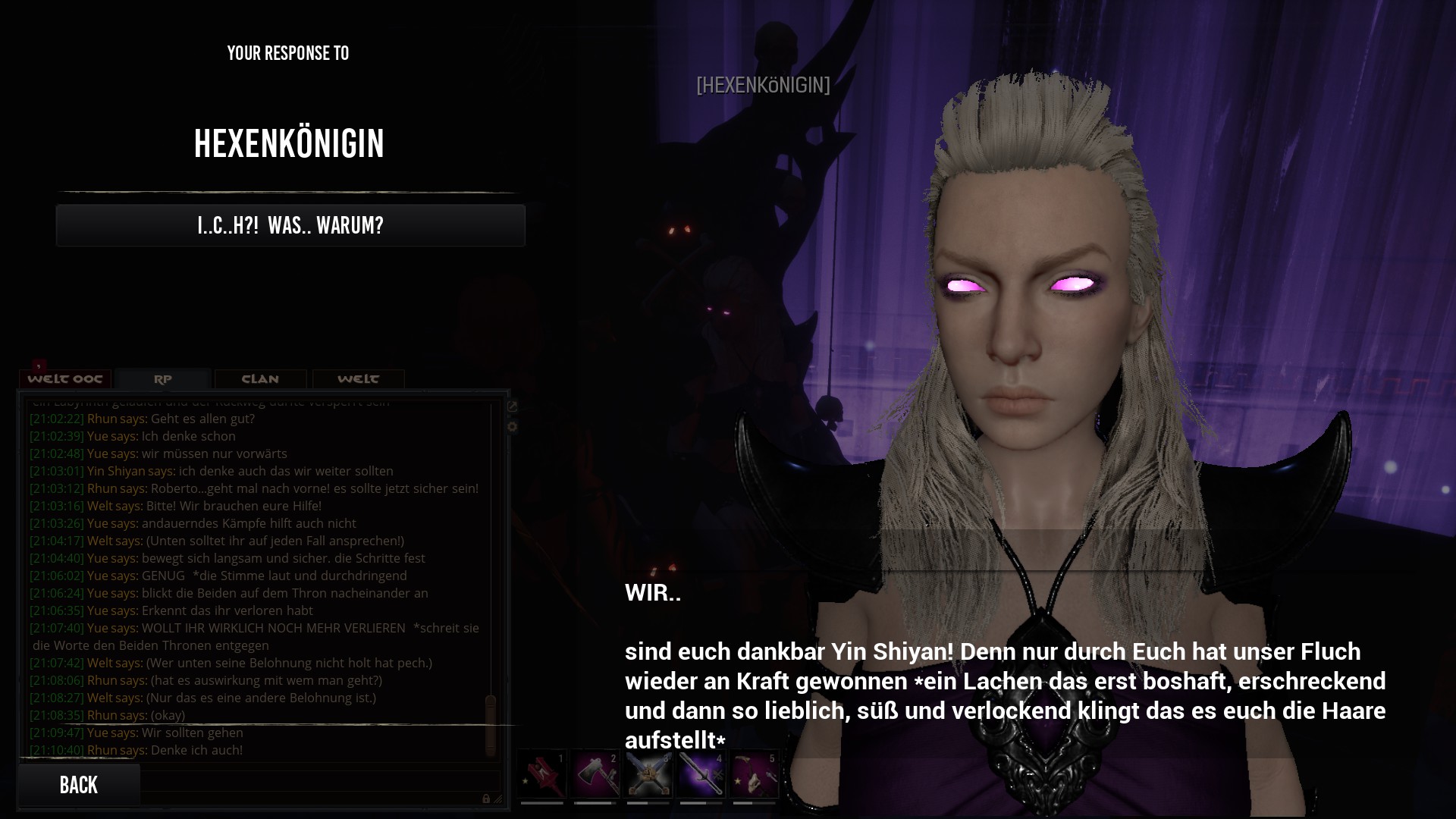Pop out the chat window
The image size is (1456, 819).
513,406
